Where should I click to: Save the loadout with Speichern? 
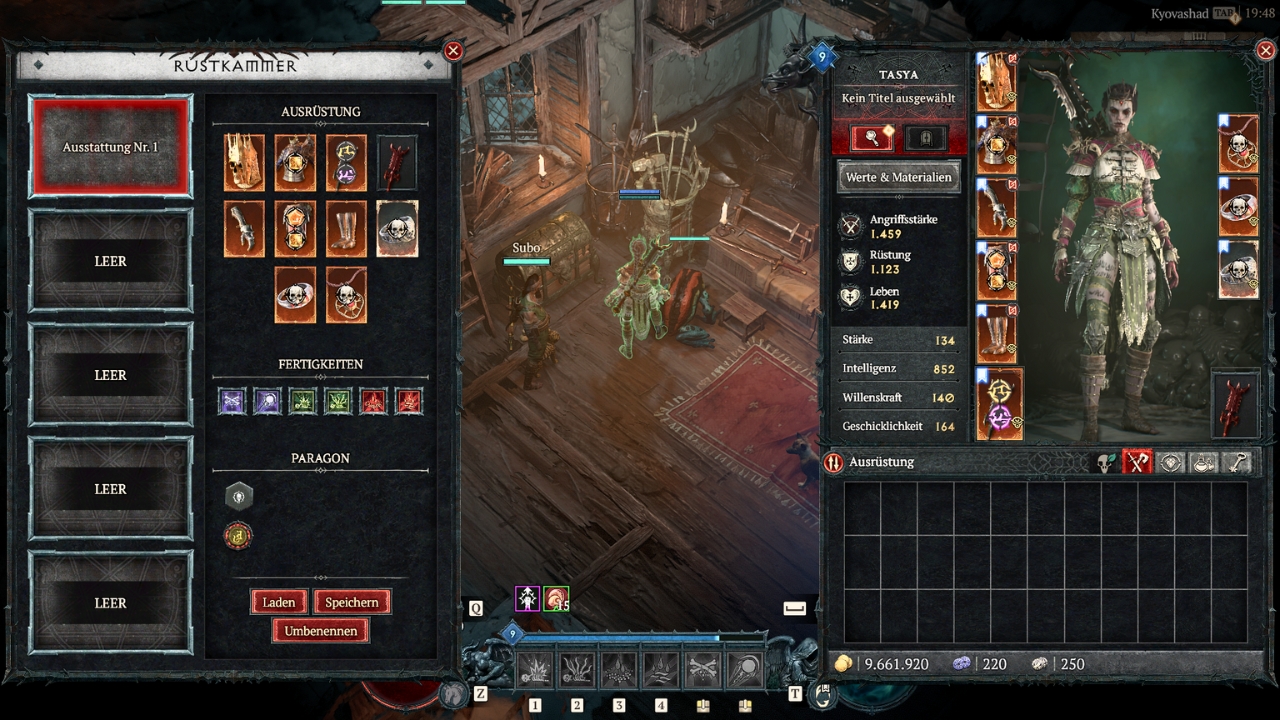[351, 602]
